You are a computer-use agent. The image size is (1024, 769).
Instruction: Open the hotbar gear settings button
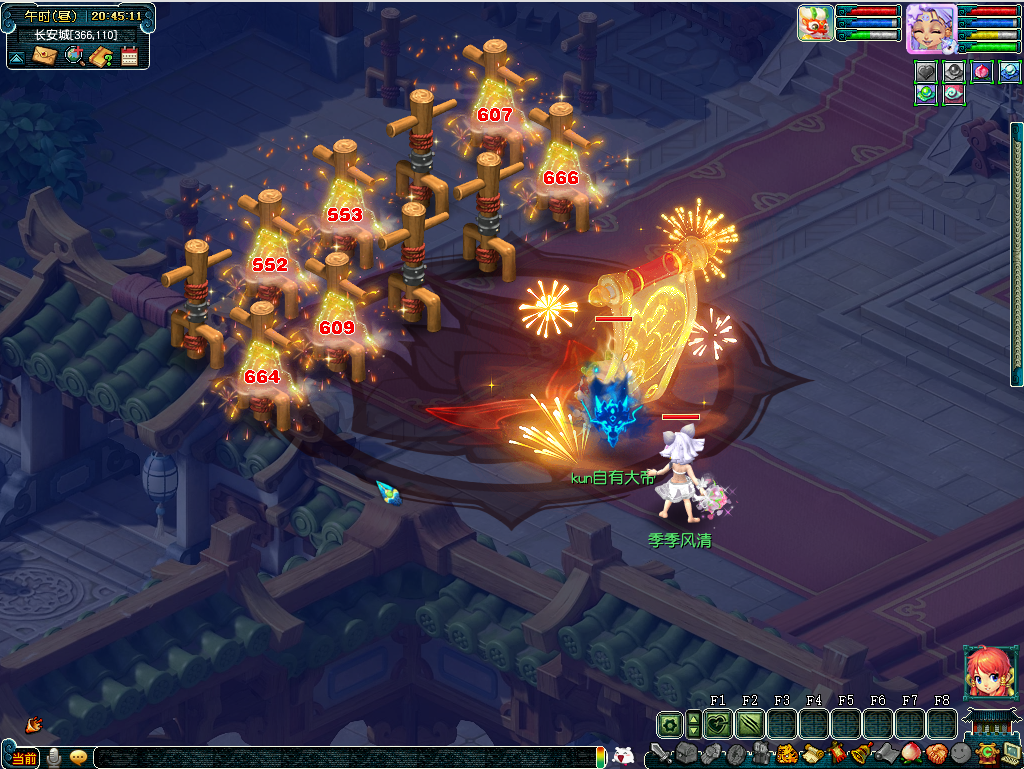click(670, 724)
